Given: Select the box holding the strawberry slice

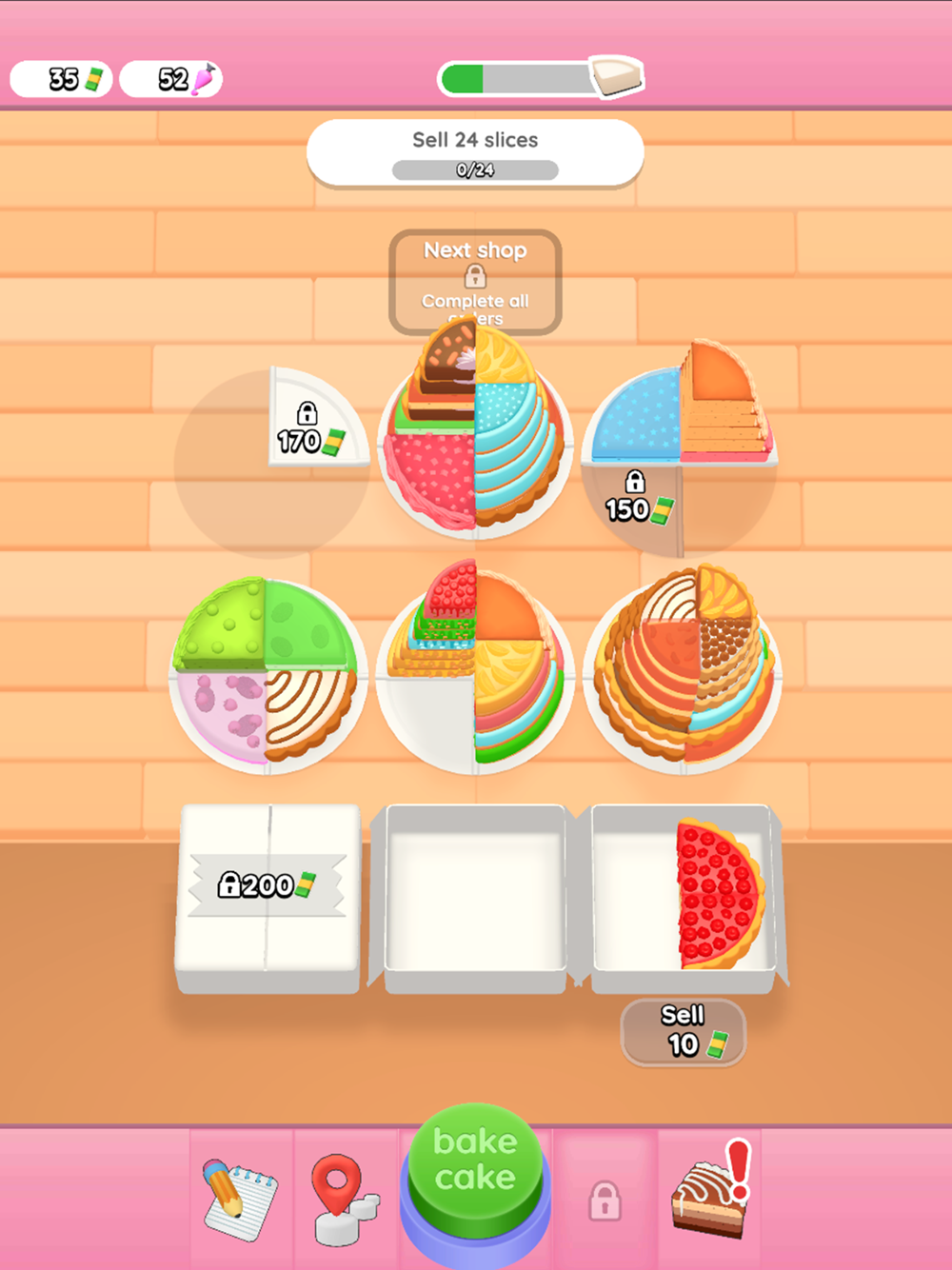Looking at the screenshot, I should 684,893.
